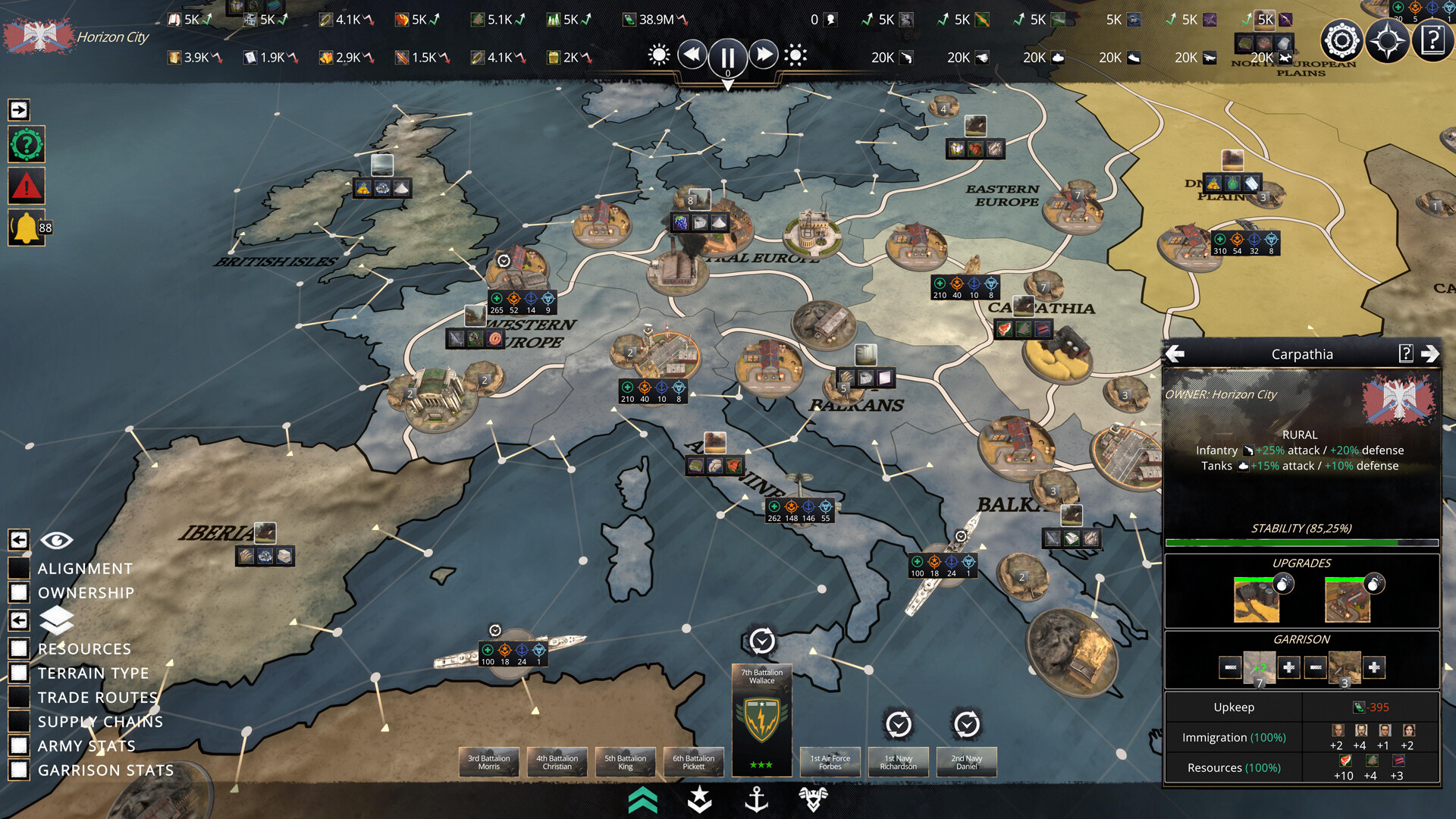Screen dimensions: 1456x819
Task: Click the winged air force emblem at bottom
Action: click(813, 798)
